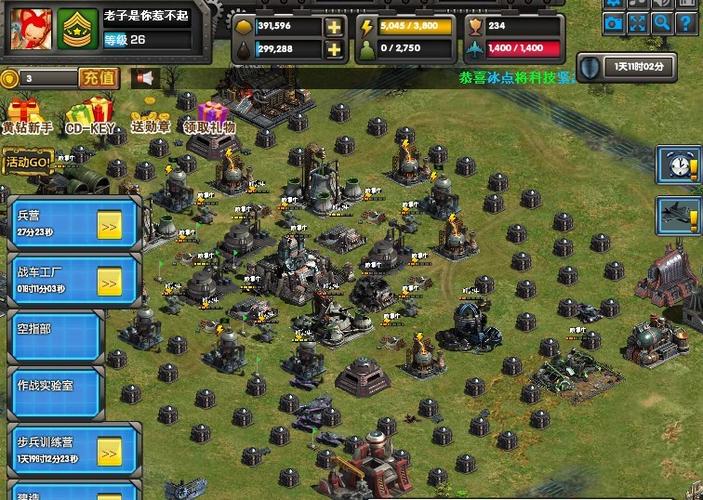This screenshot has height=500, width=703.
Task: Speed up the 步兵训练营 infantry training
Action: 109,453
